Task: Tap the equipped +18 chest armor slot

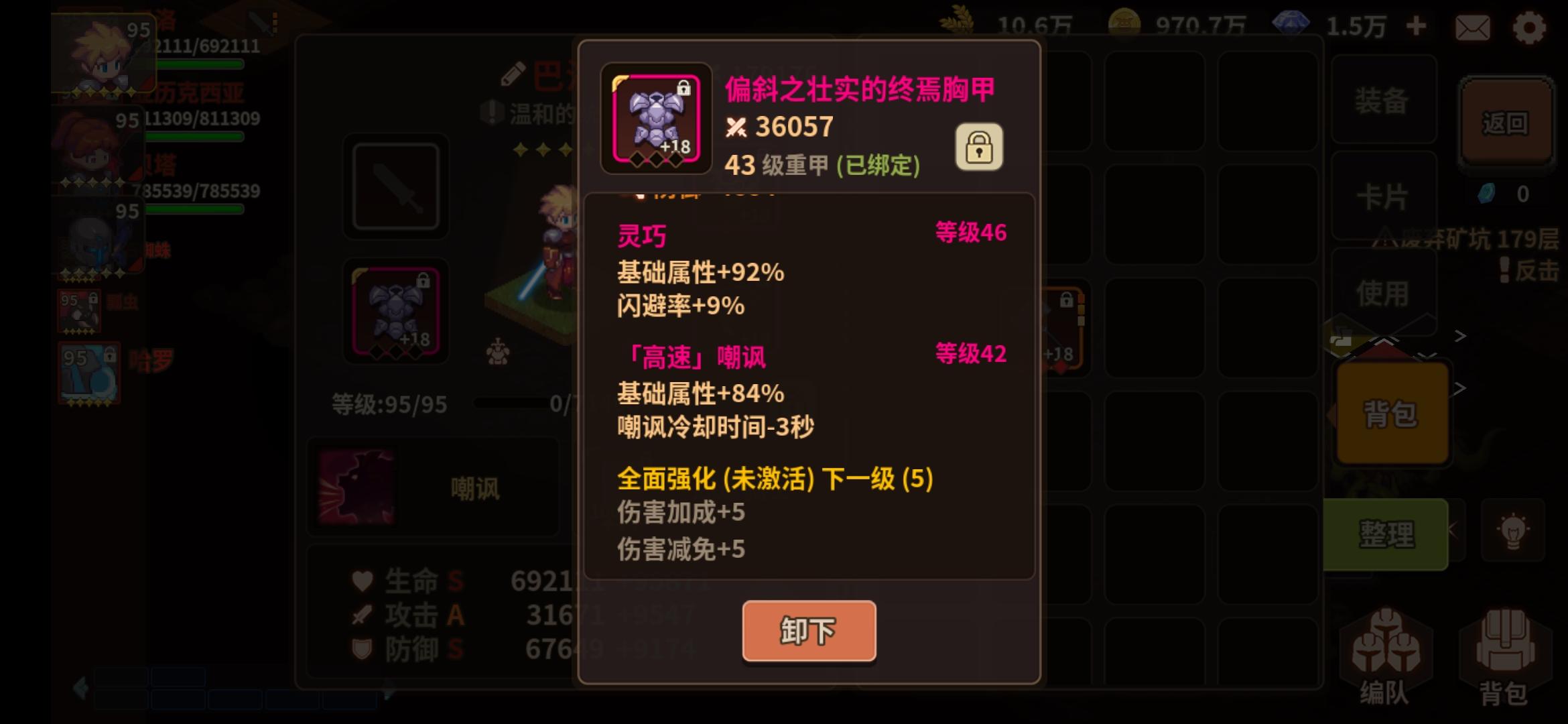Action: 395,310
